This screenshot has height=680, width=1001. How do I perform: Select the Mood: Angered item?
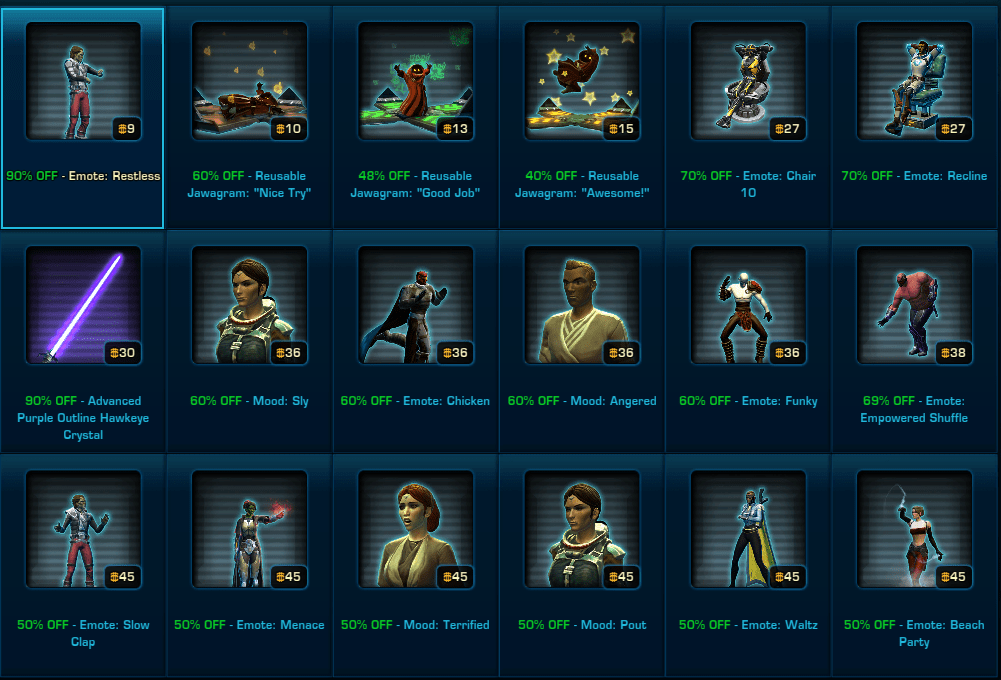(x=582, y=305)
